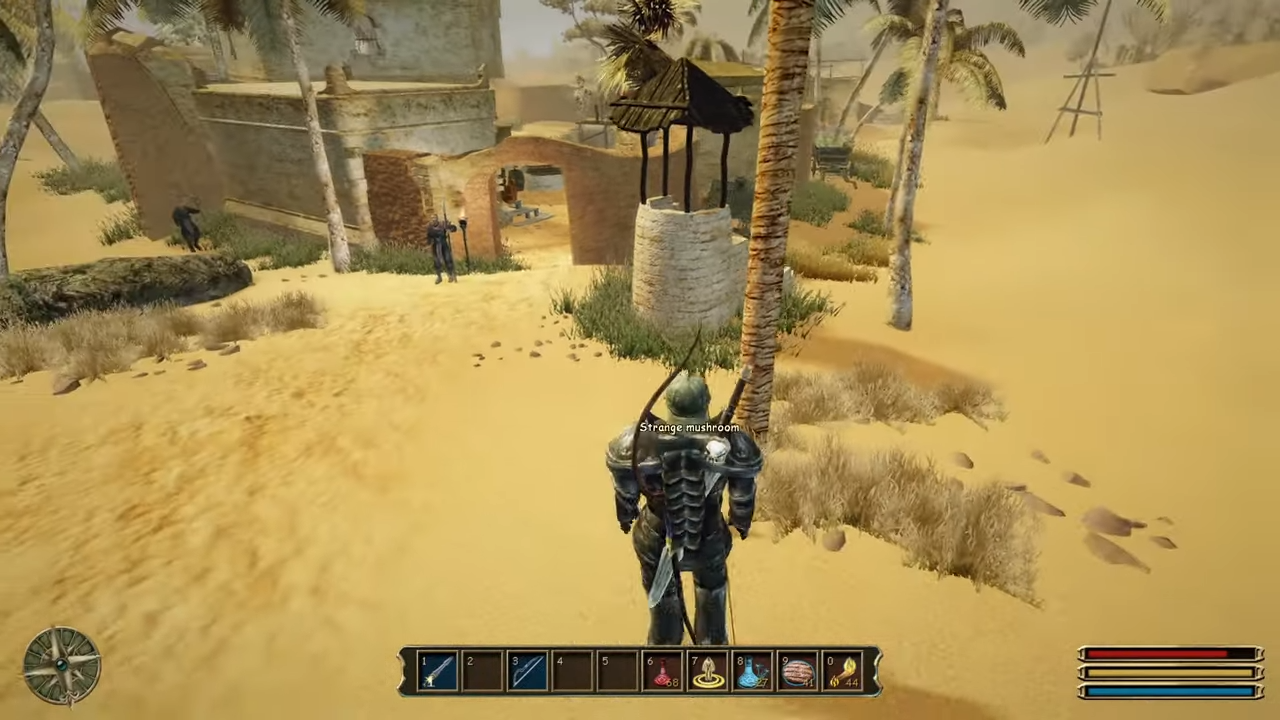Select empty quickbar slot 2
1280x720 pixels.
coord(484,671)
